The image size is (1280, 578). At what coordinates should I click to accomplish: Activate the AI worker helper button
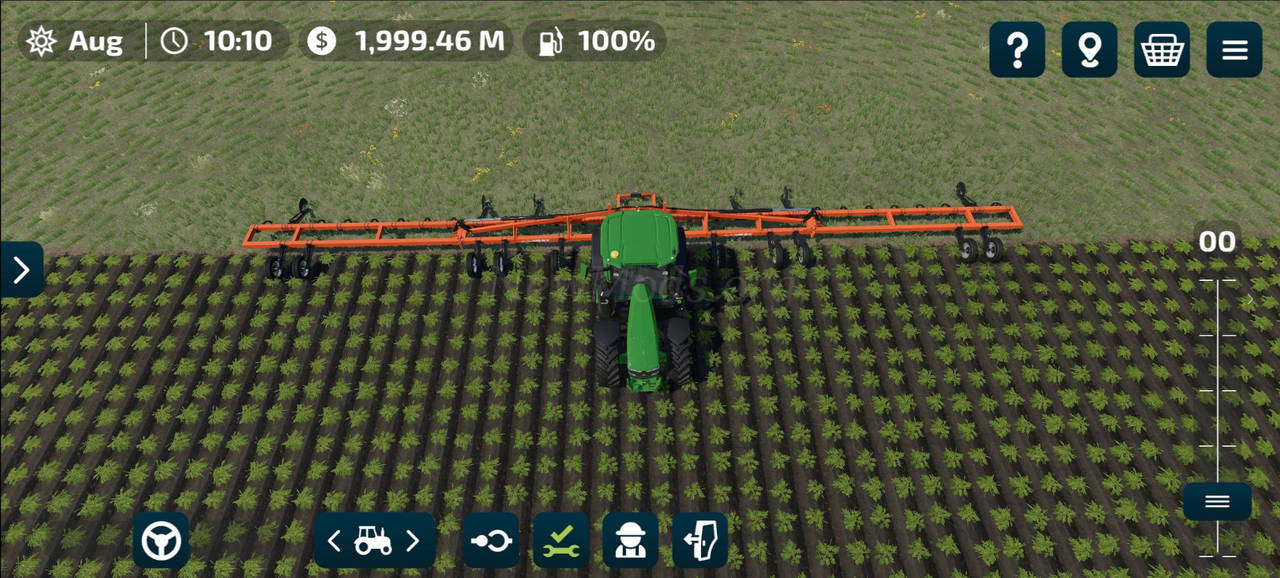(x=630, y=541)
